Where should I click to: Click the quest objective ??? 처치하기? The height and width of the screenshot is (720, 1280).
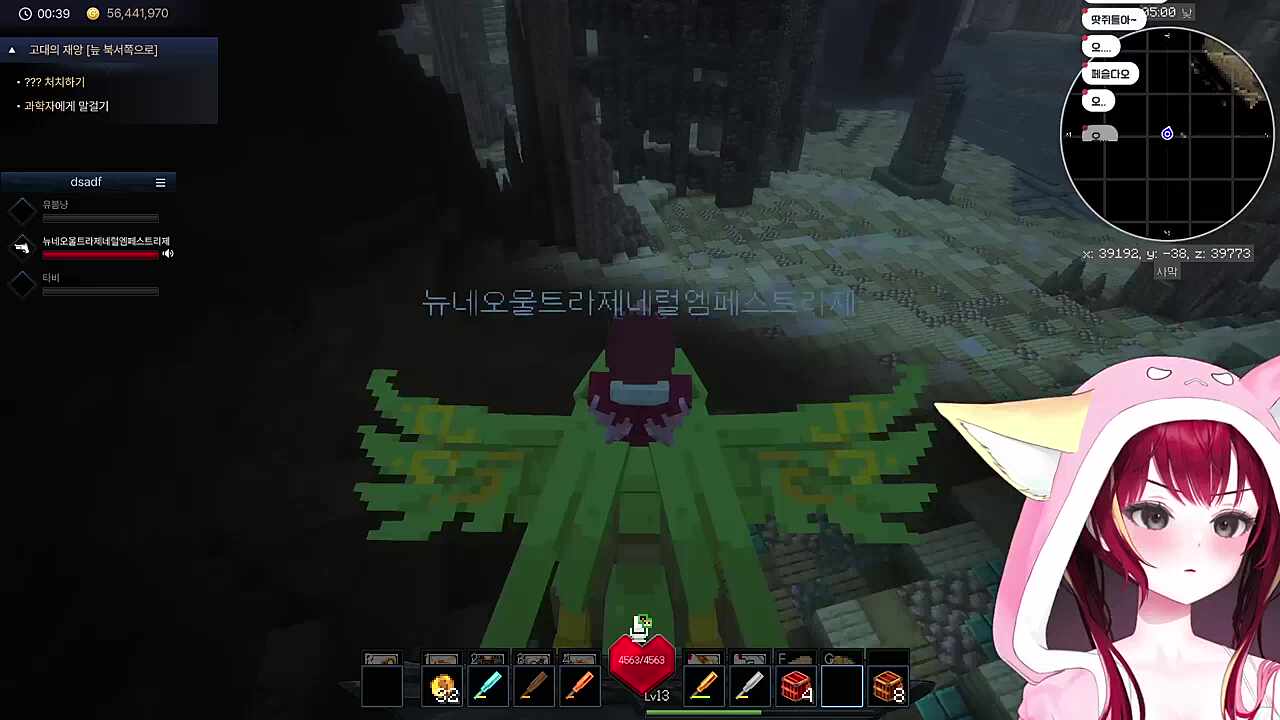(55, 82)
